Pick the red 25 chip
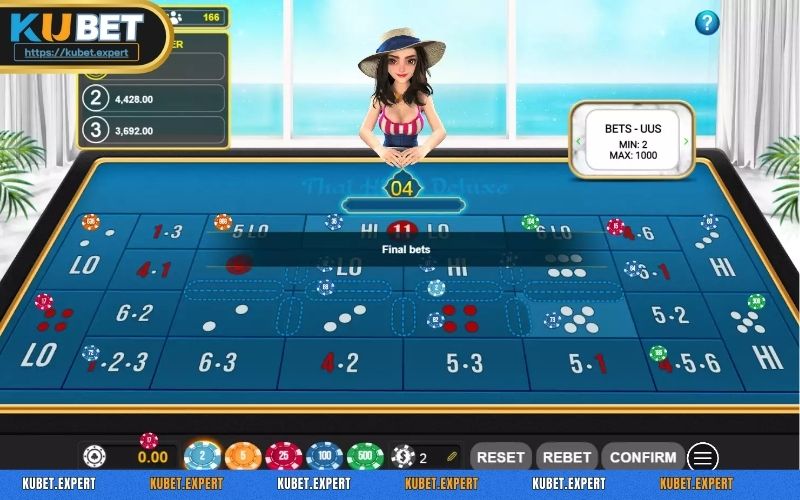This screenshot has width=800, height=500. pos(284,458)
